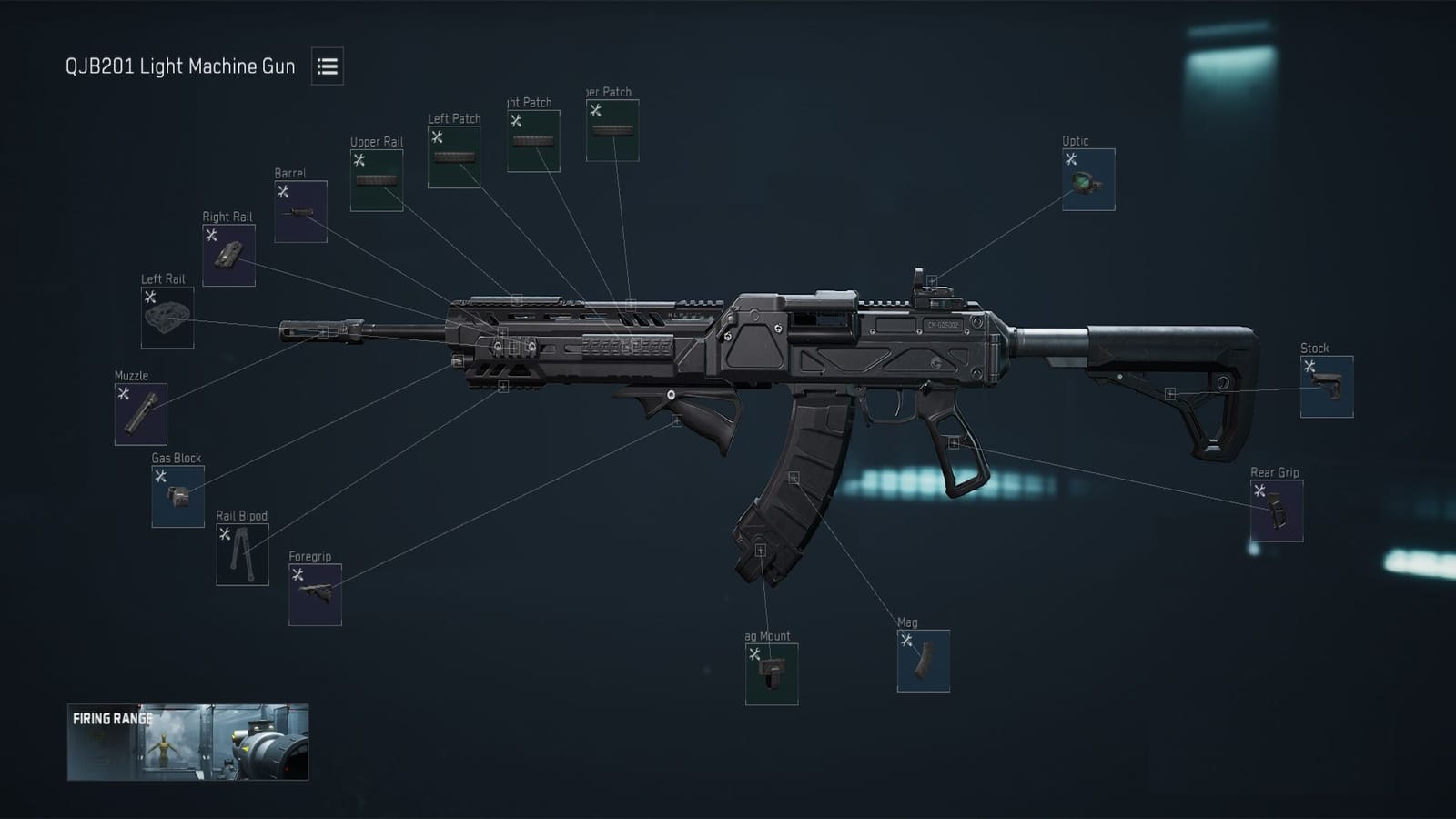Open the Upper Rail attachment slot
The width and height of the screenshot is (1456, 819).
pyautogui.click(x=376, y=179)
